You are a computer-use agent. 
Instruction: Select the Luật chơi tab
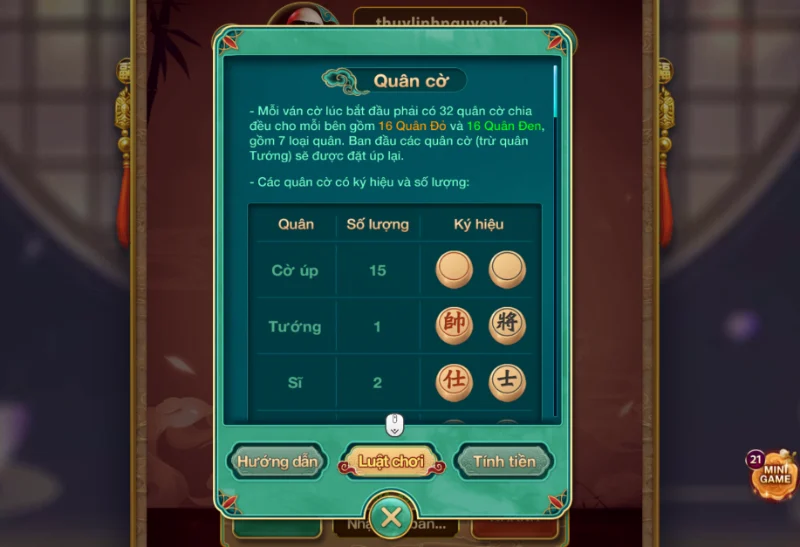tap(392, 462)
